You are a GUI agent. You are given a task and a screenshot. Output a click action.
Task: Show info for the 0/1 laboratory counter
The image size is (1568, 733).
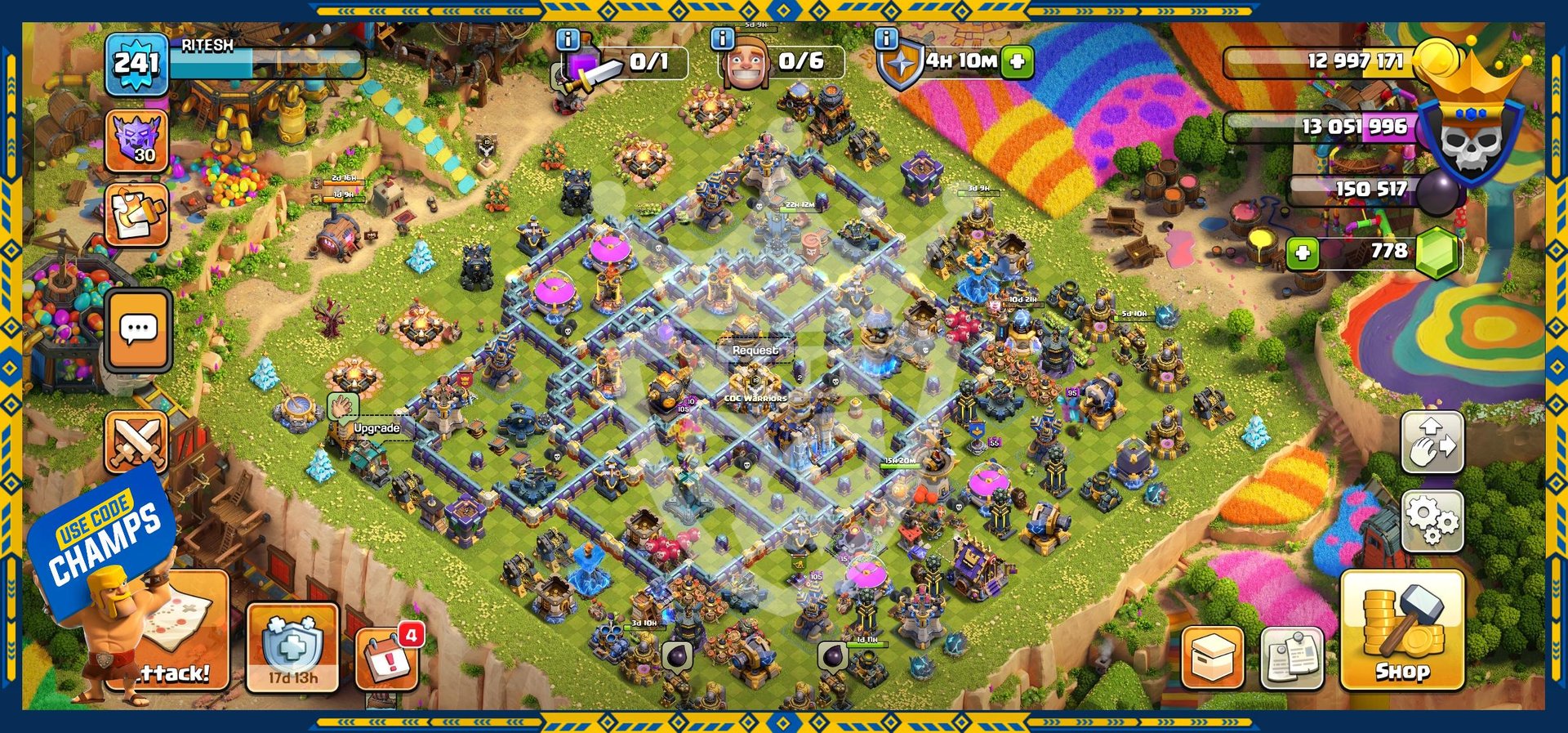[567, 38]
